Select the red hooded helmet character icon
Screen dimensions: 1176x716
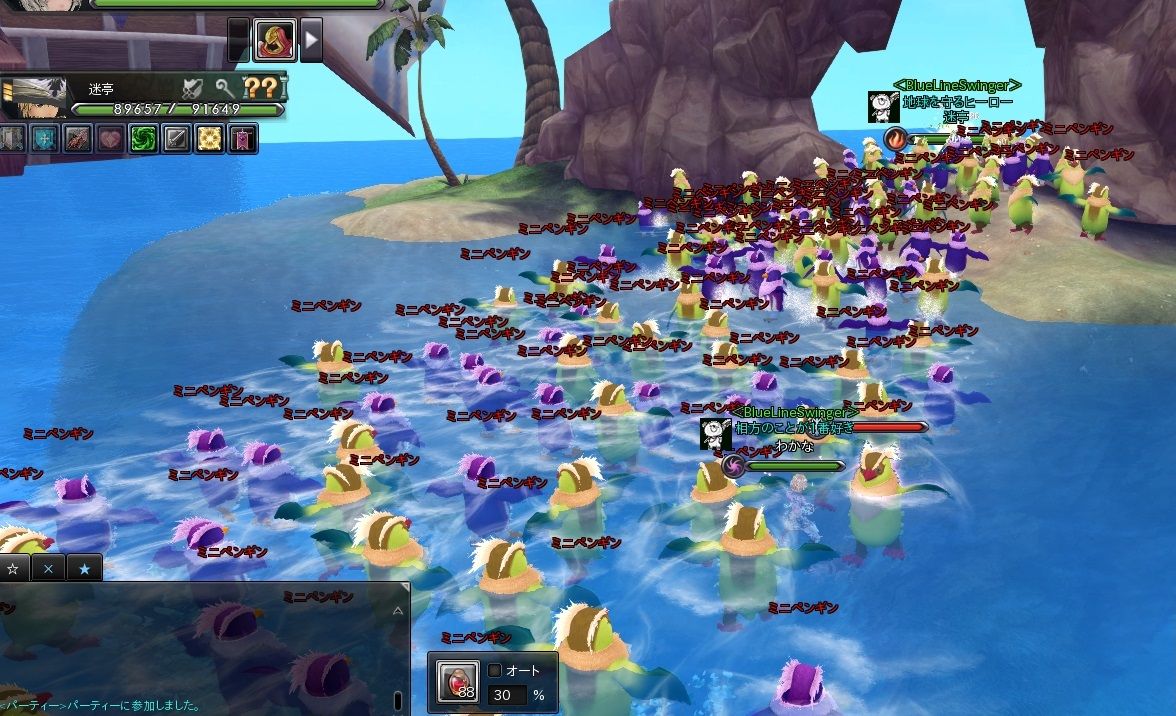pyautogui.click(x=273, y=40)
